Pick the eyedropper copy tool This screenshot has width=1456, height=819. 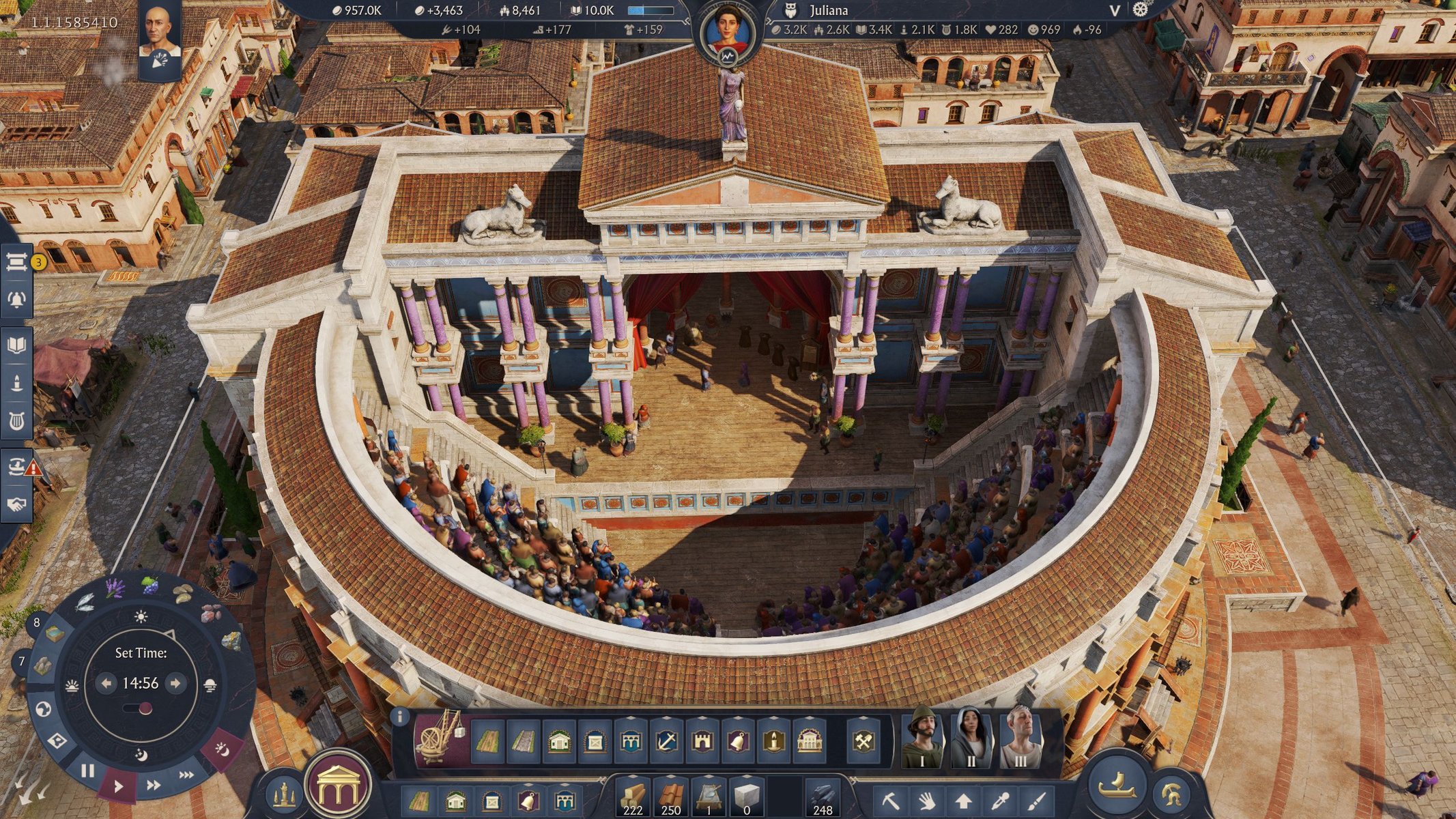tap(1001, 800)
